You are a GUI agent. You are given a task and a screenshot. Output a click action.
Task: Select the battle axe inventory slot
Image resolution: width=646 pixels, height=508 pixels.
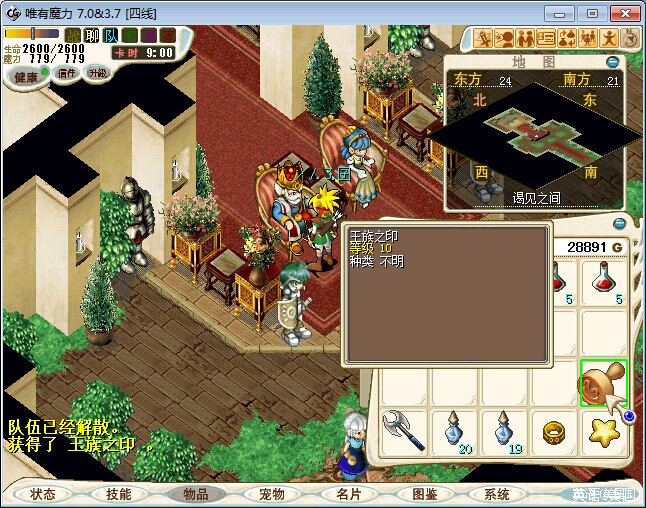click(403, 432)
